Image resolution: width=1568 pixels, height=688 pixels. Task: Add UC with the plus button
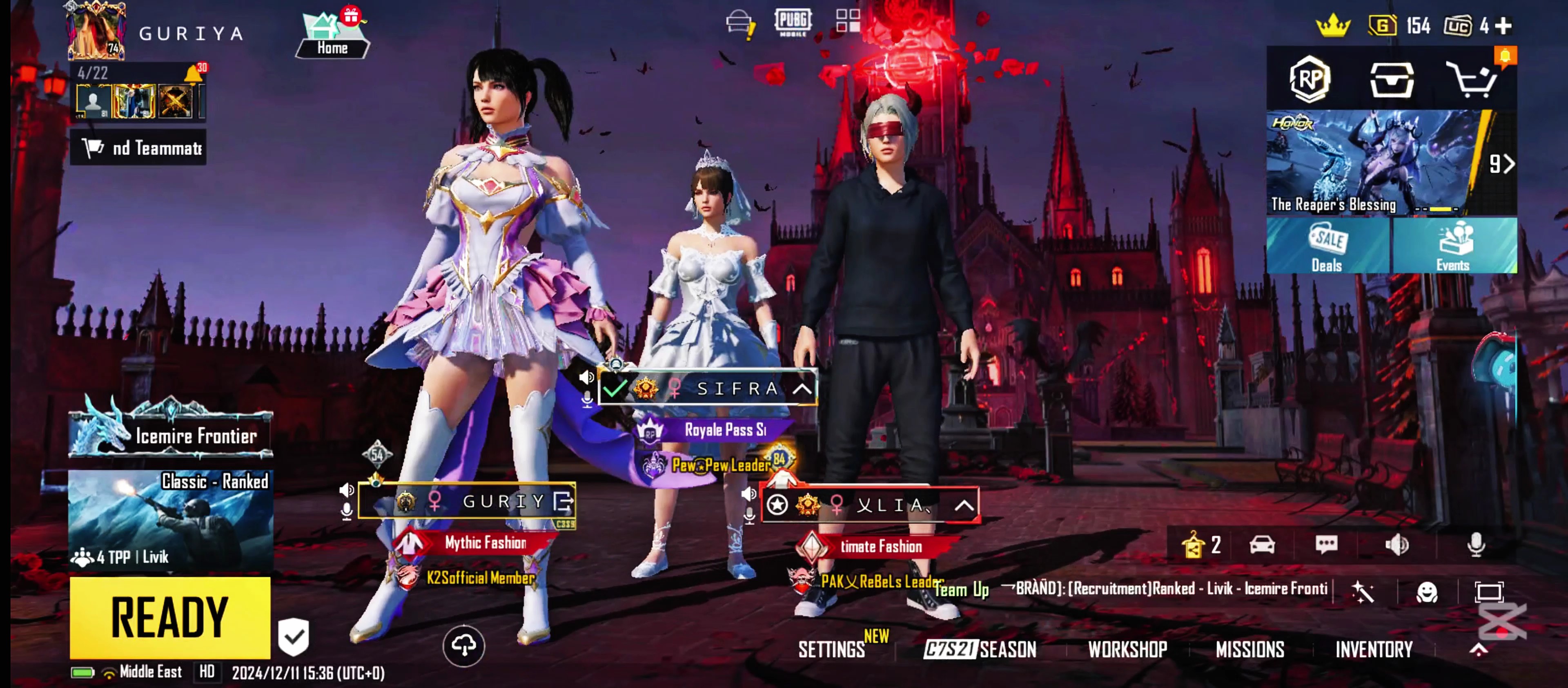click(x=1503, y=26)
